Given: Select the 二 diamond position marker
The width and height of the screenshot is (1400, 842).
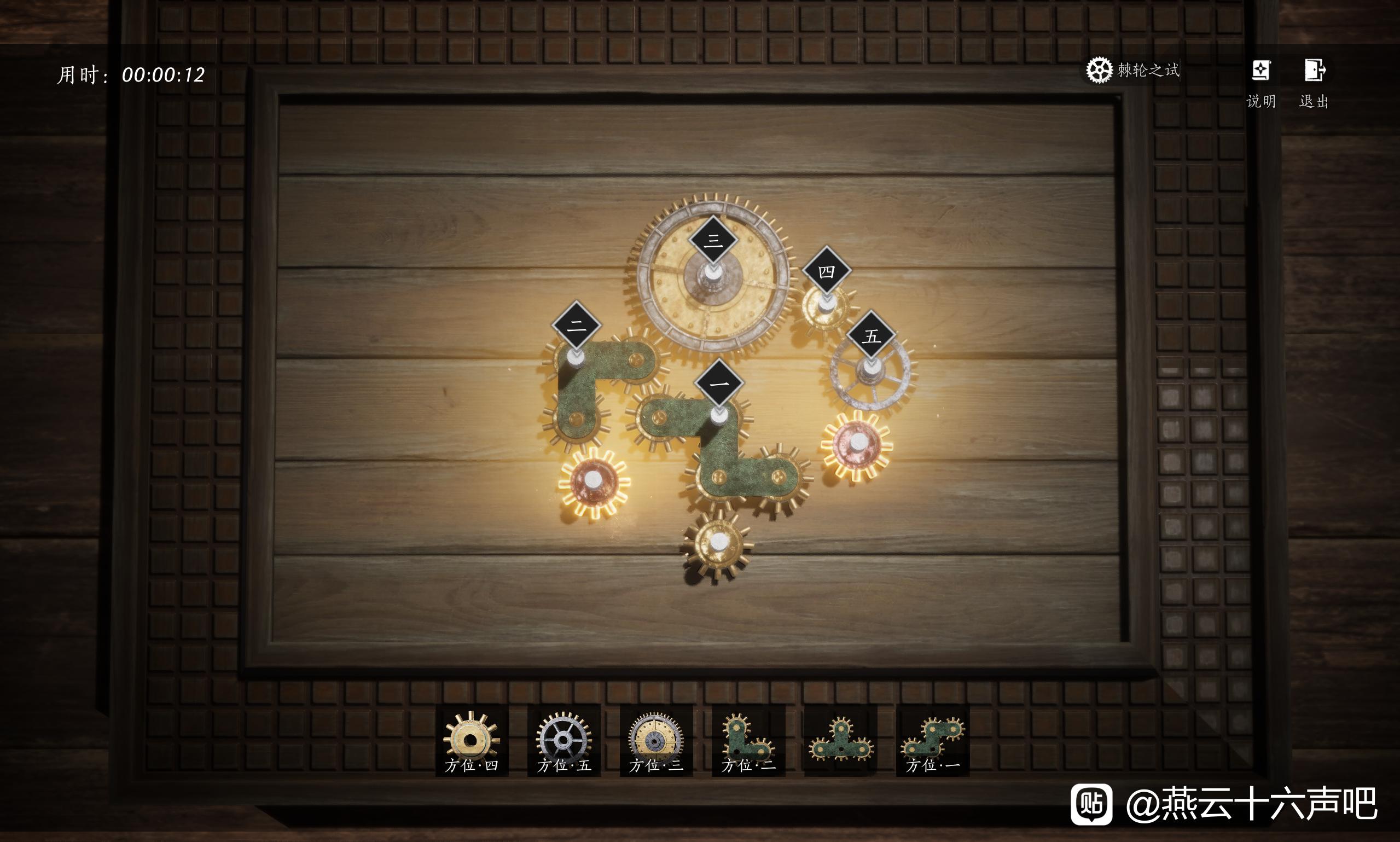Looking at the screenshot, I should [576, 325].
